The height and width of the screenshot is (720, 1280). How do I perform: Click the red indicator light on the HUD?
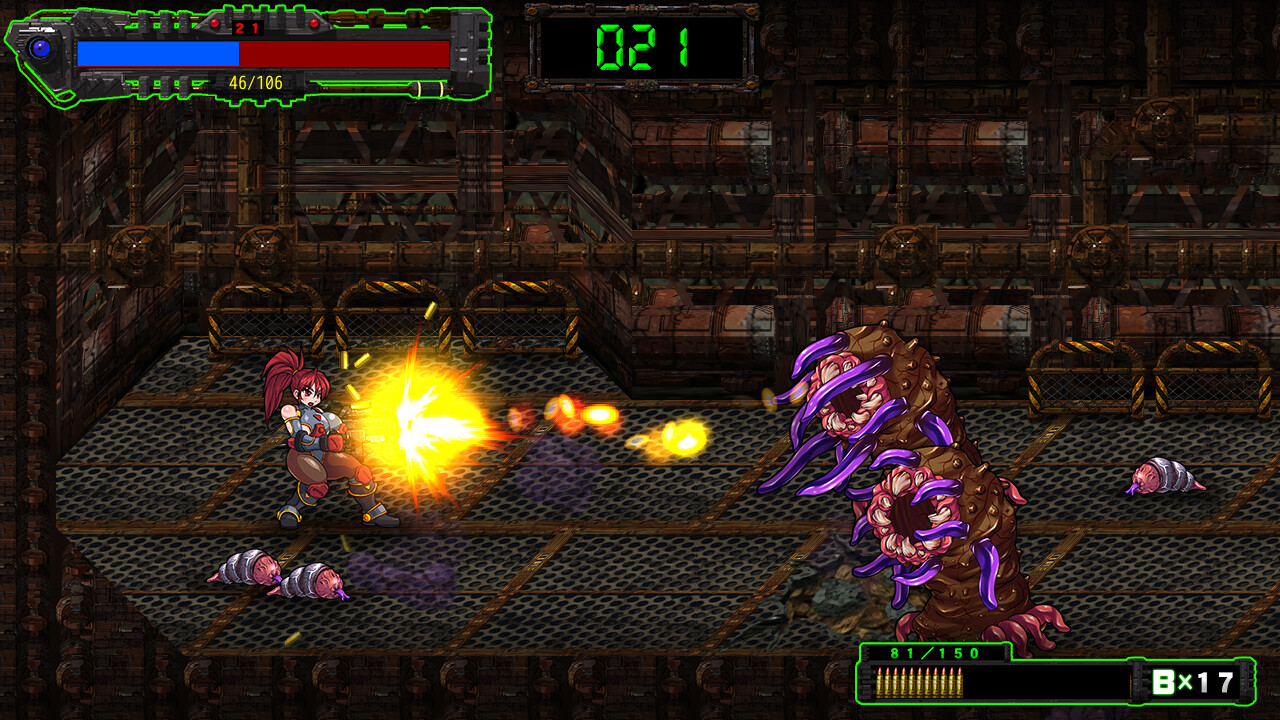[x=216, y=22]
